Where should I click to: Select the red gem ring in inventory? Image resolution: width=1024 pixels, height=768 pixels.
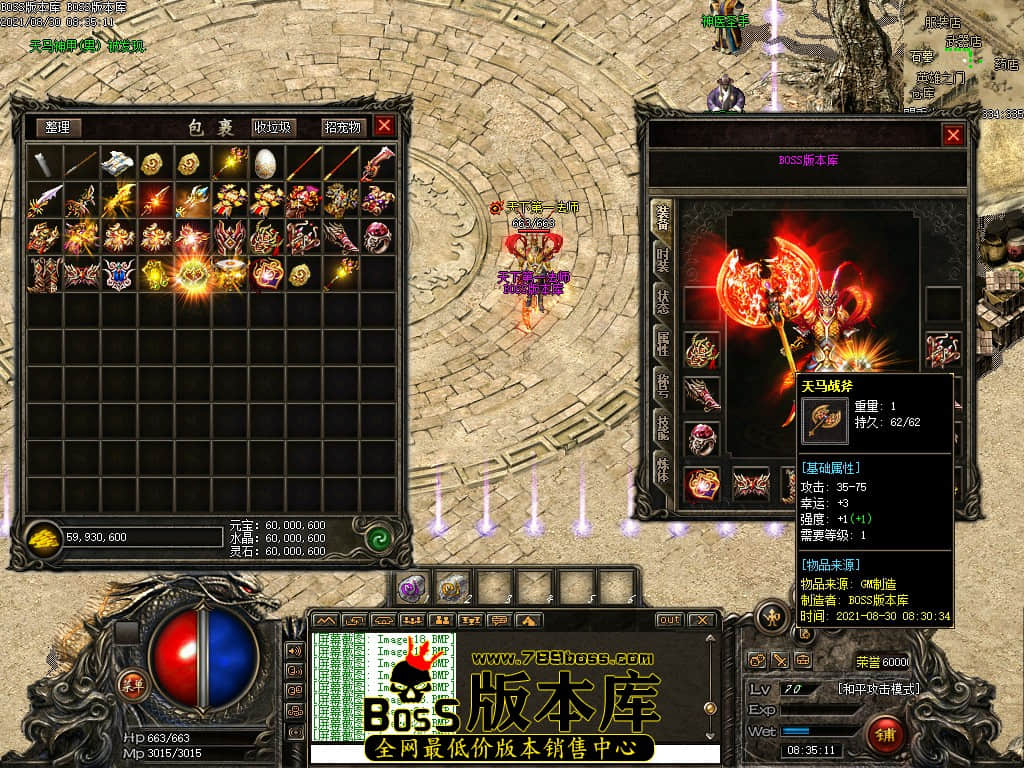click(x=377, y=237)
